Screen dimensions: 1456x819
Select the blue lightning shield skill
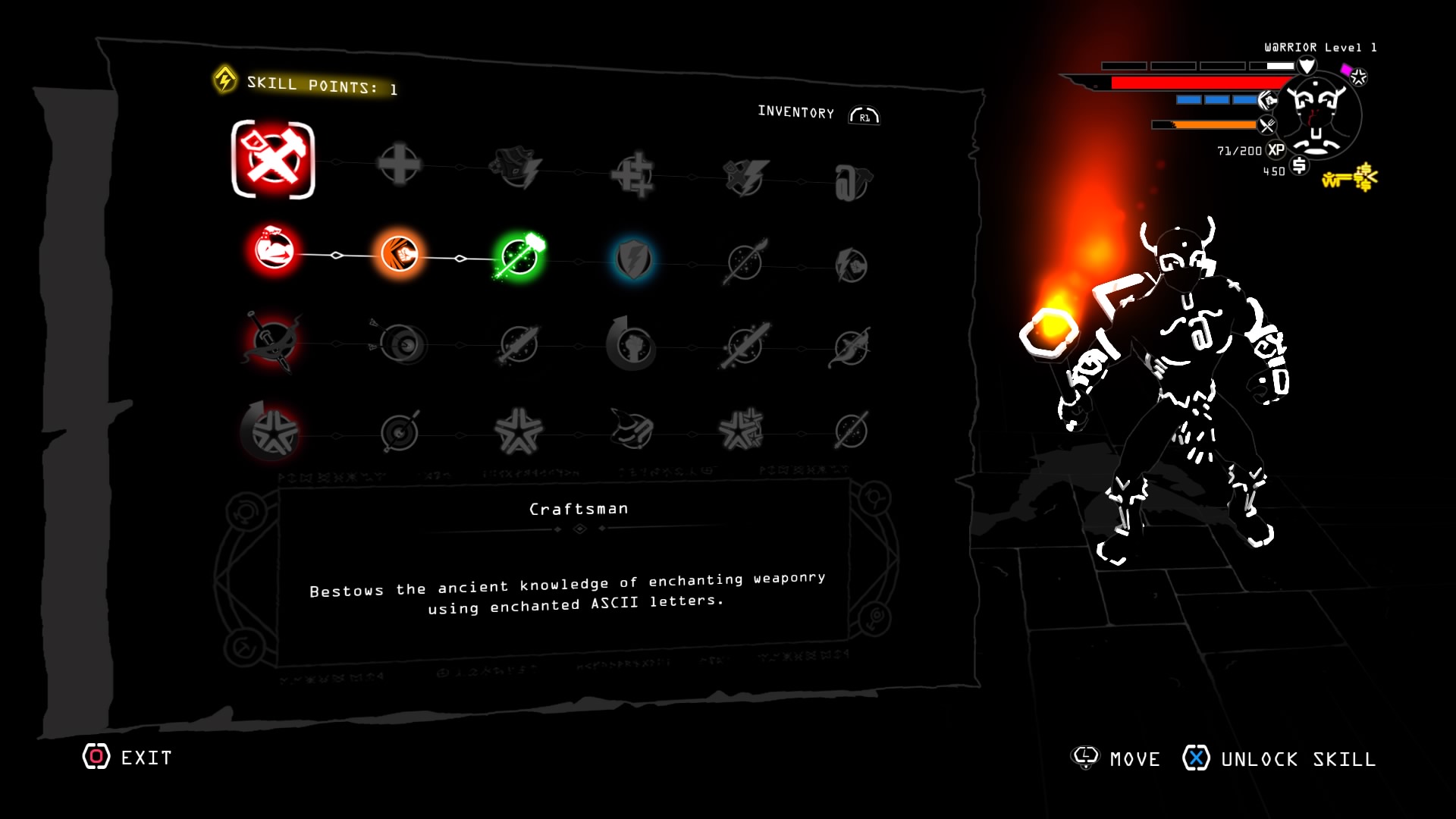click(x=633, y=260)
